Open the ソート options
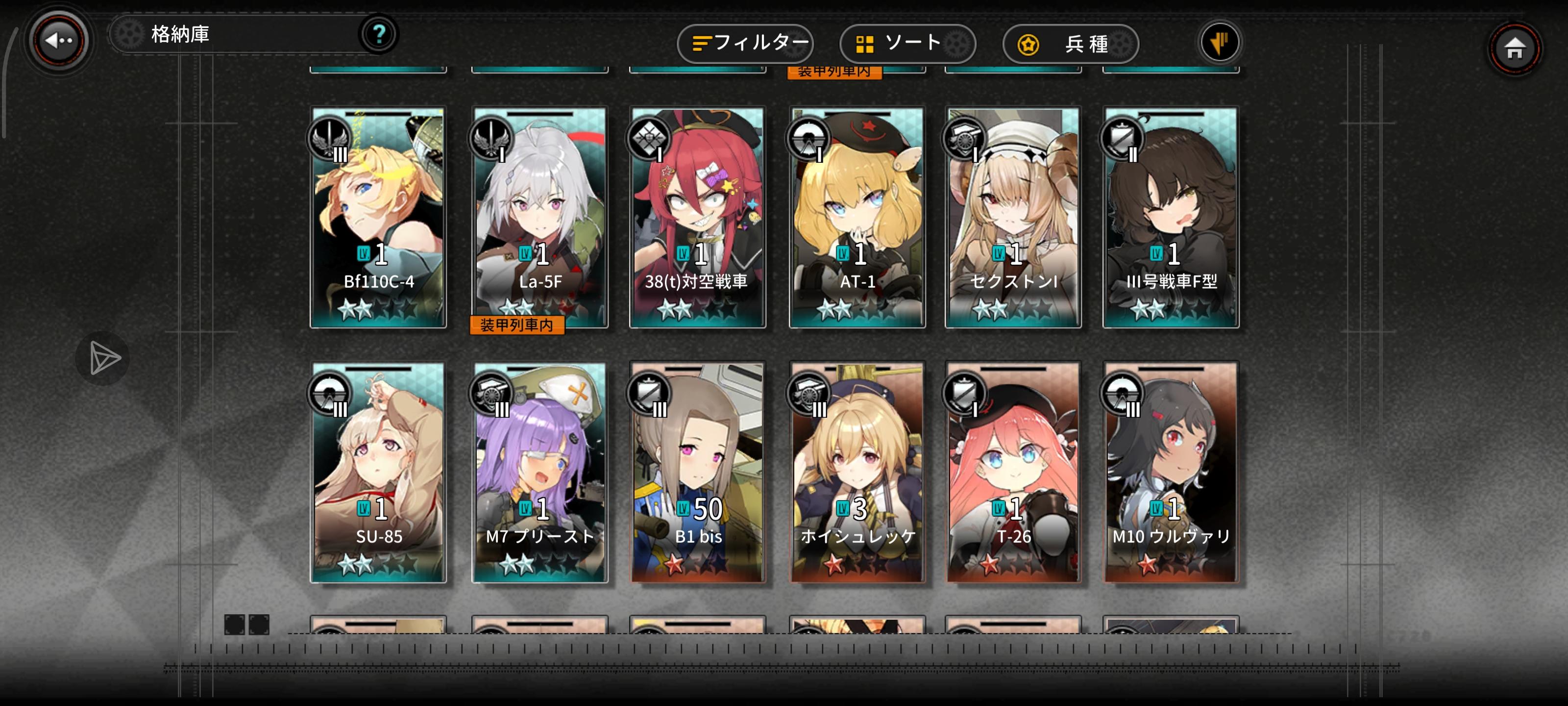The image size is (1568, 706). (x=907, y=43)
